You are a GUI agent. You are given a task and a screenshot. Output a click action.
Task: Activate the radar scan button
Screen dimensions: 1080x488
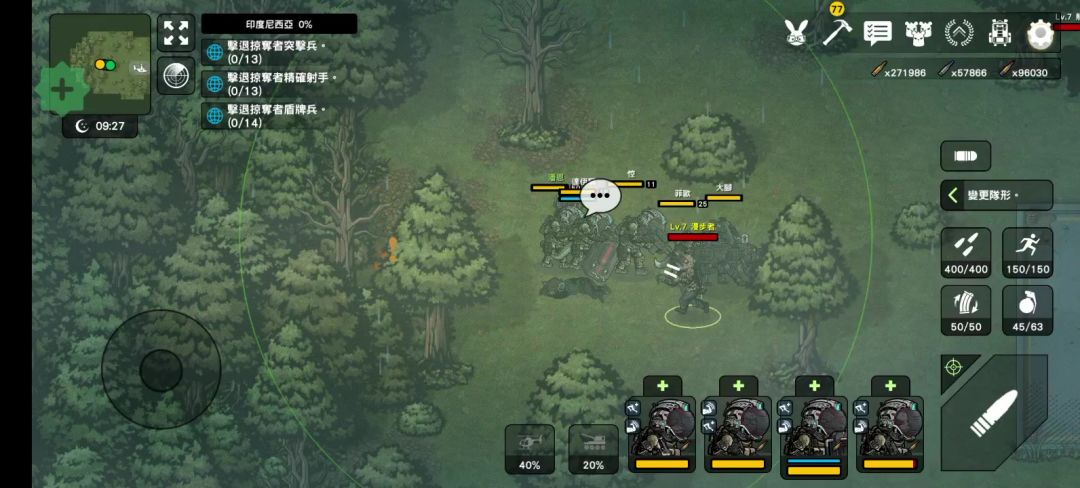[x=176, y=75]
